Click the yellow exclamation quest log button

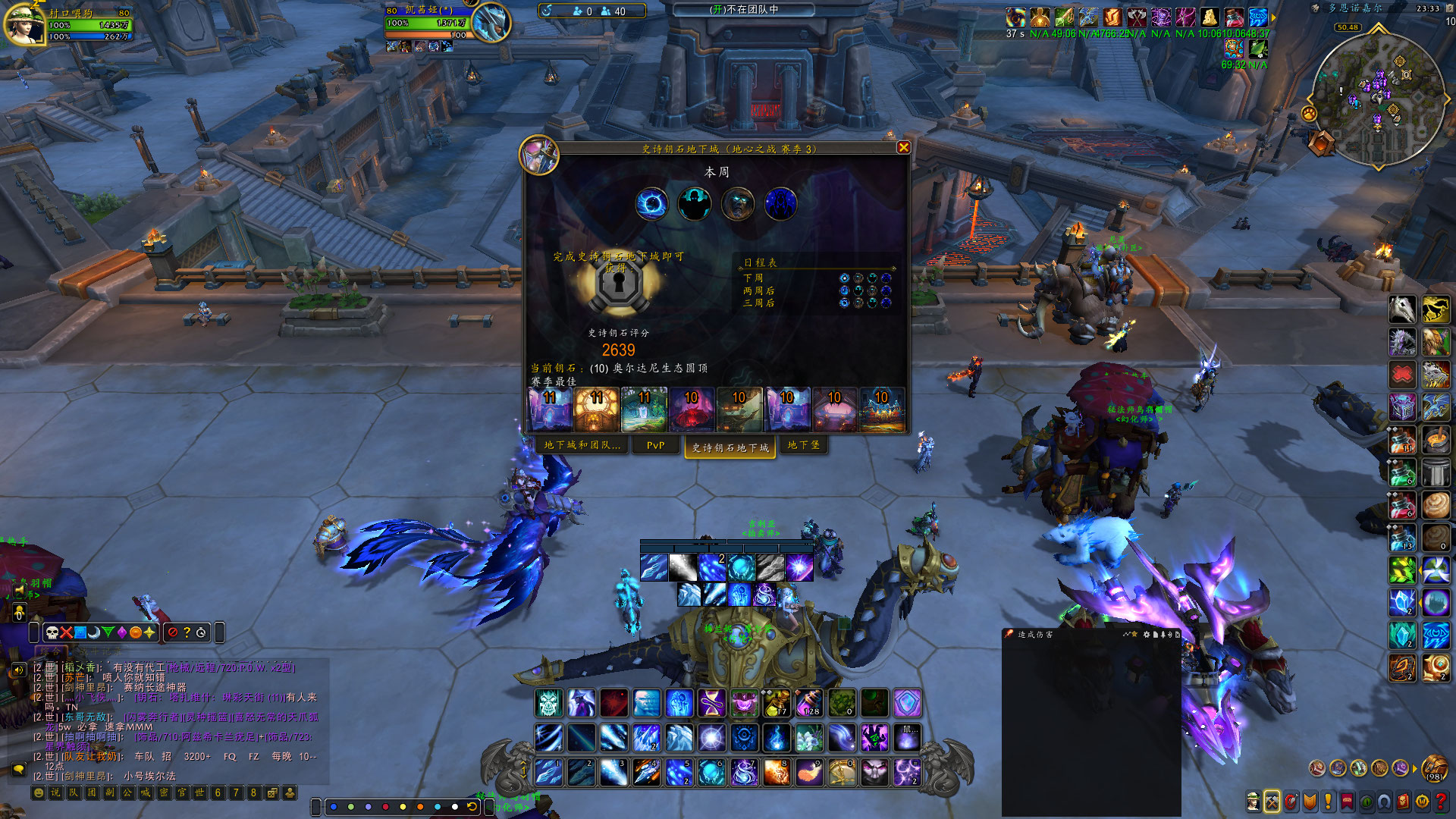tap(1328, 801)
